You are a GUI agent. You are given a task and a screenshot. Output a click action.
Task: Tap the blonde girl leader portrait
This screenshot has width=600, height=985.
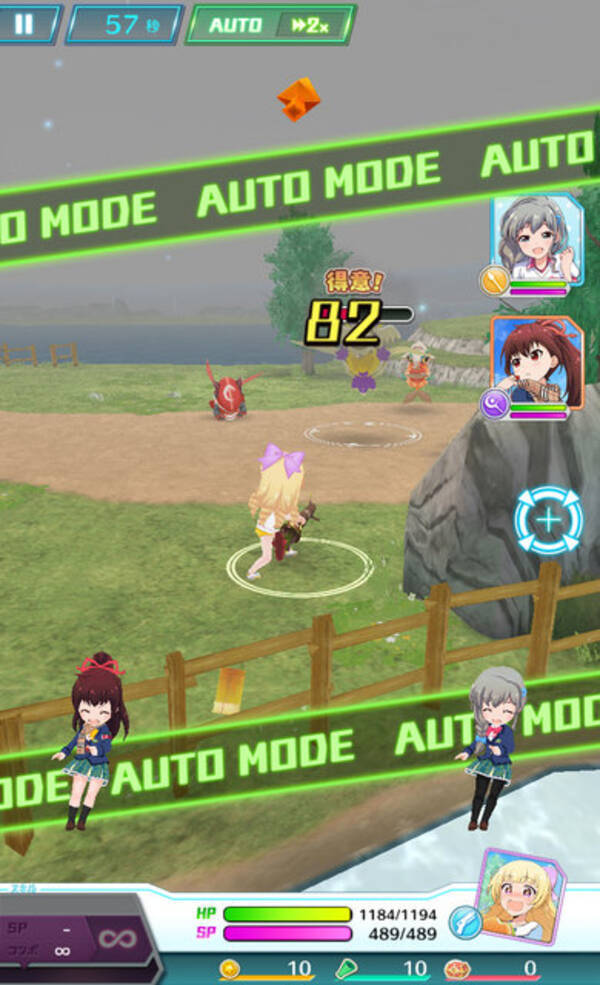(x=521, y=896)
